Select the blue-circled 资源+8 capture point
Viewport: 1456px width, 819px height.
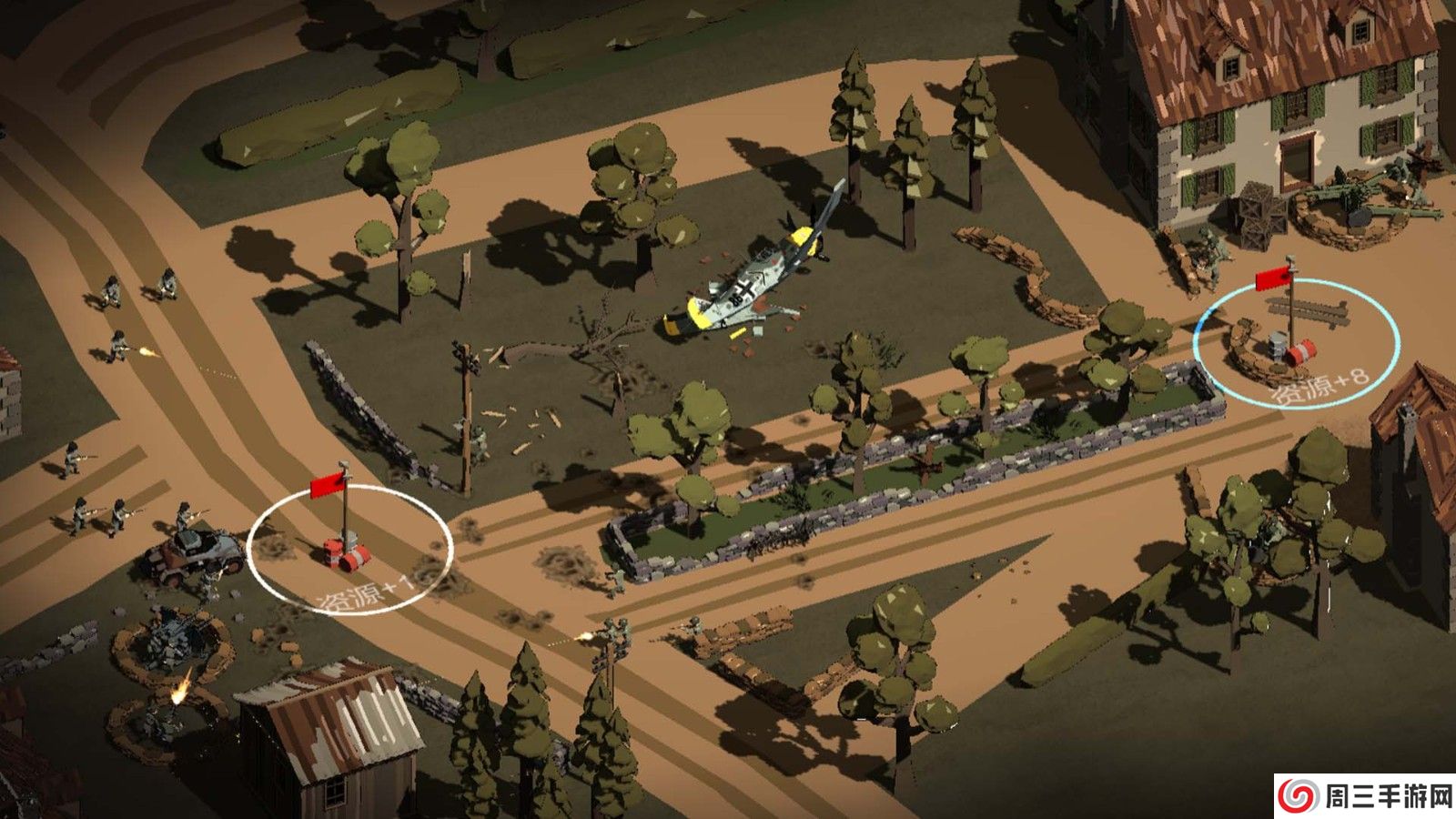1296,343
